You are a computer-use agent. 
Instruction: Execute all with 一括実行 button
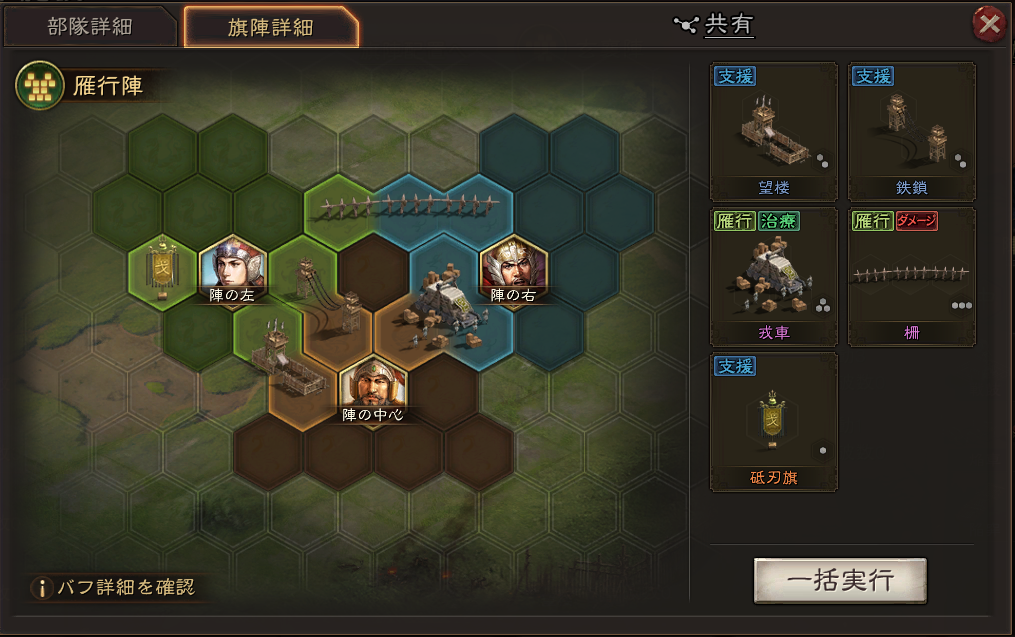pos(840,581)
